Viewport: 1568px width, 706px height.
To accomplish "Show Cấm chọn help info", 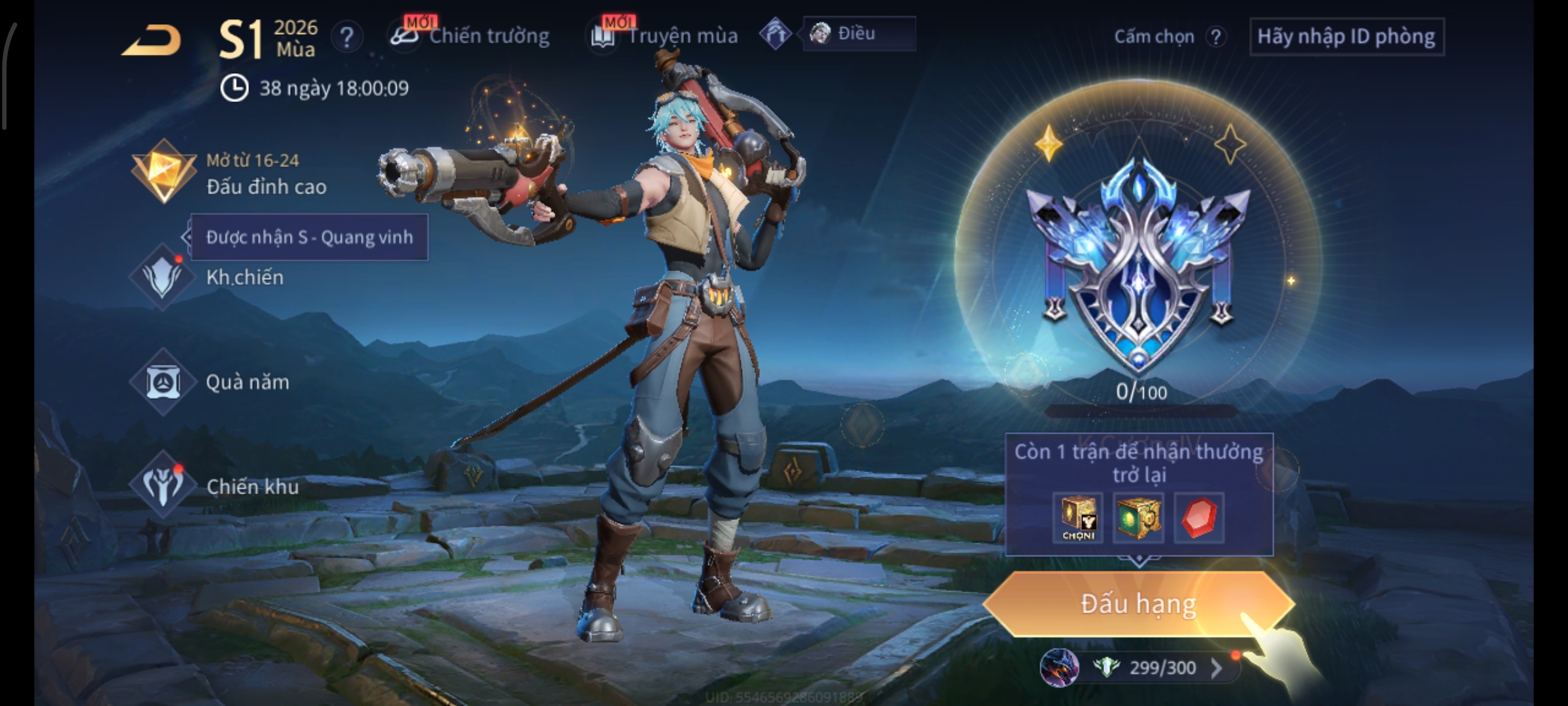I will tap(1215, 37).
